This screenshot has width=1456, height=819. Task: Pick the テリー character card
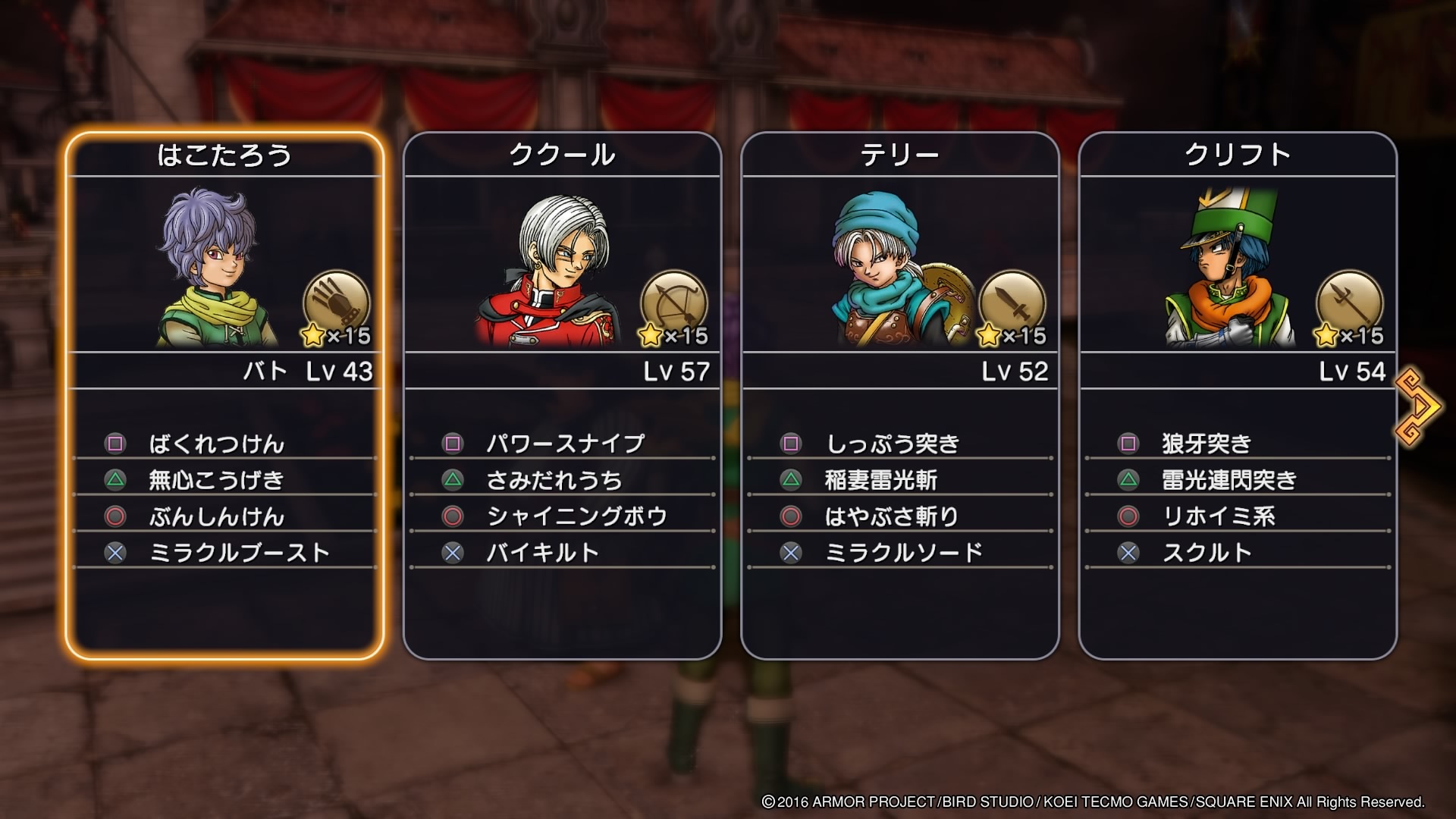[x=899, y=394]
